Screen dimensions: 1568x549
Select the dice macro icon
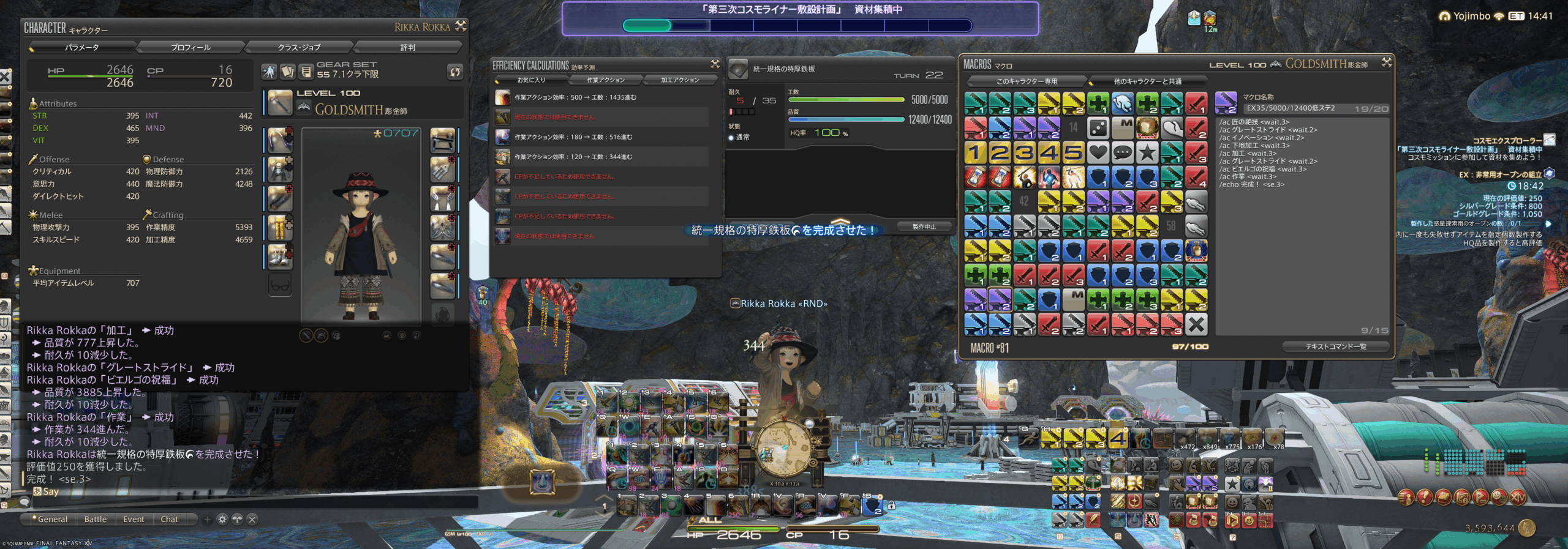click(1098, 128)
